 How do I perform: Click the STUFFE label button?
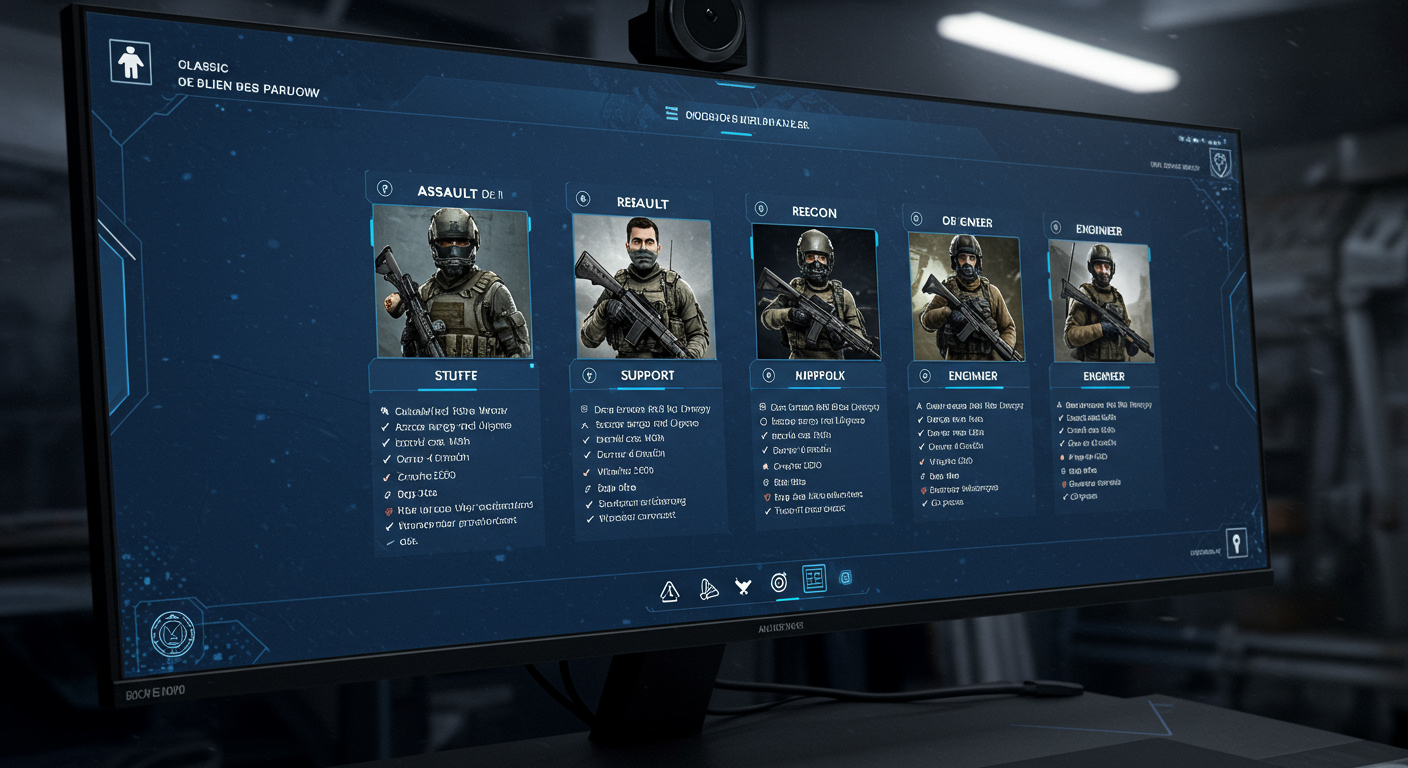455,376
